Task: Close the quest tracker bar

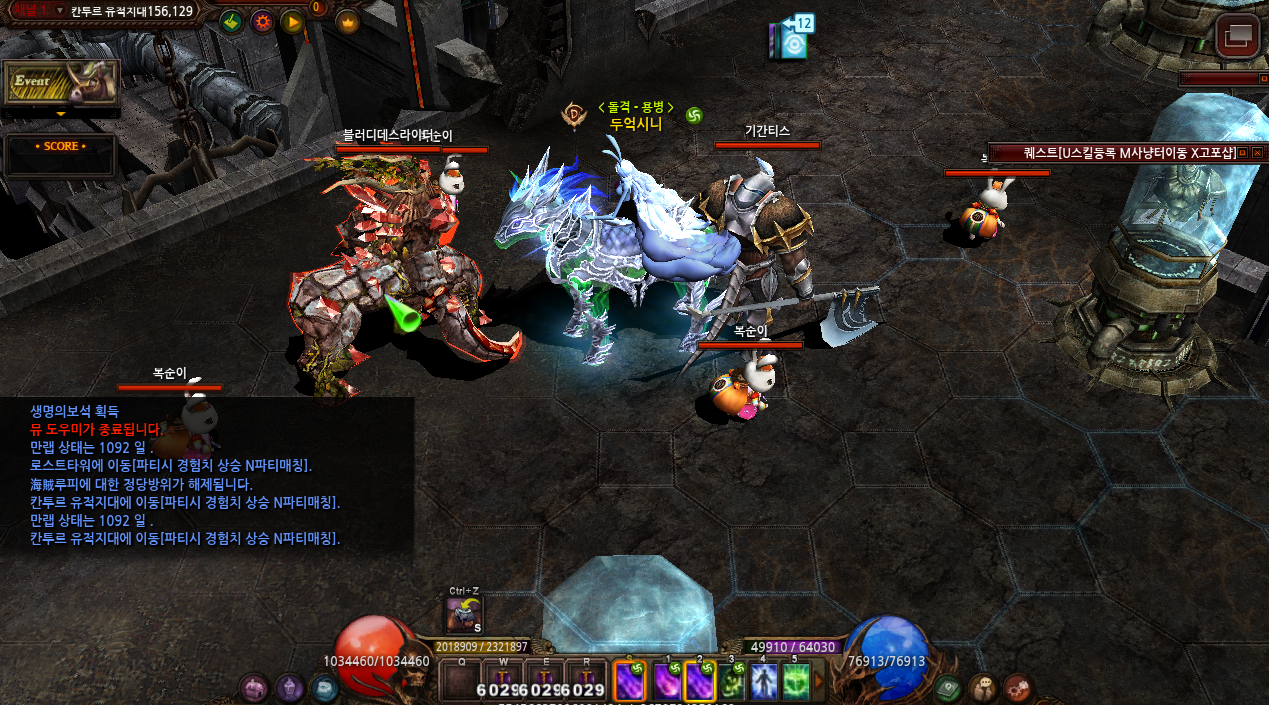Action: click(x=1257, y=153)
